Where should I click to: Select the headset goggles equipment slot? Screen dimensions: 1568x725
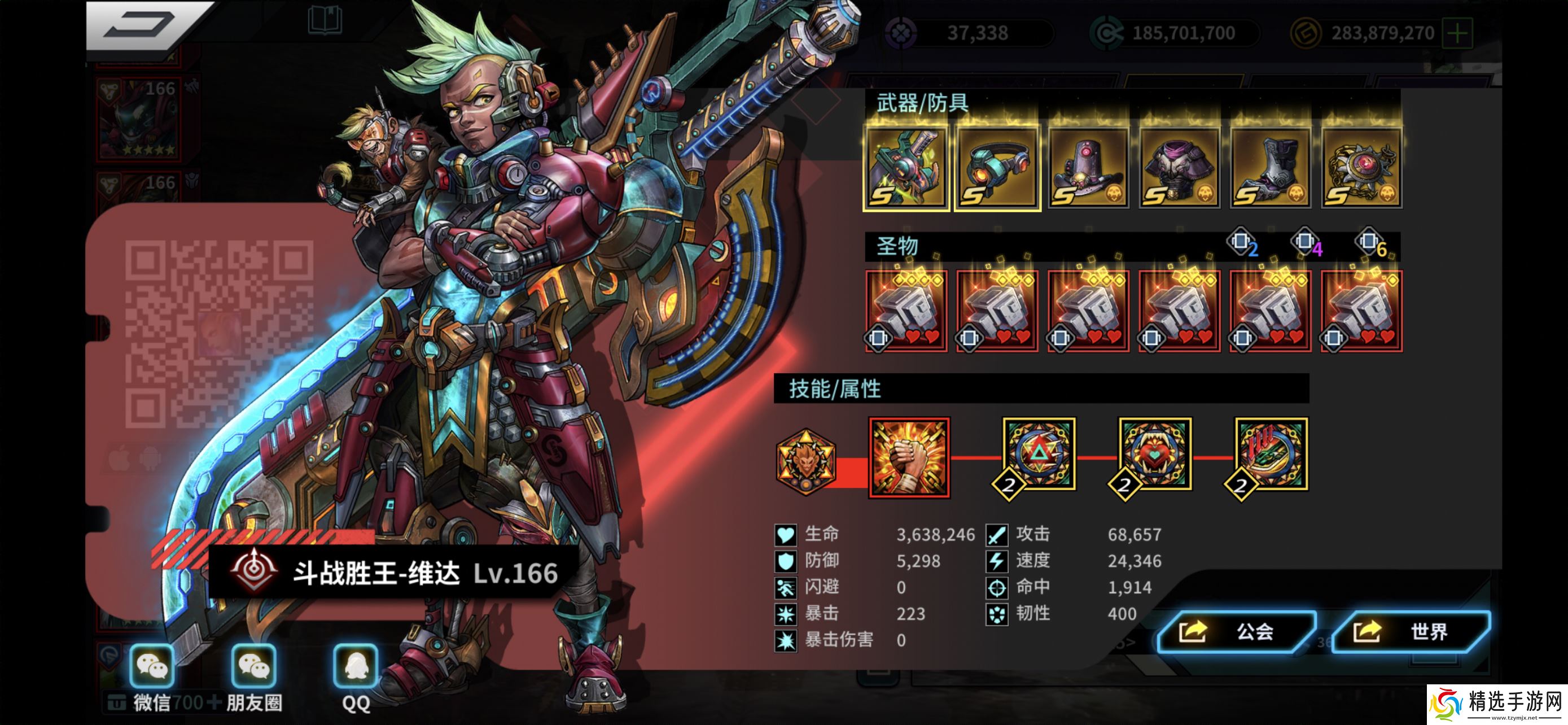996,168
